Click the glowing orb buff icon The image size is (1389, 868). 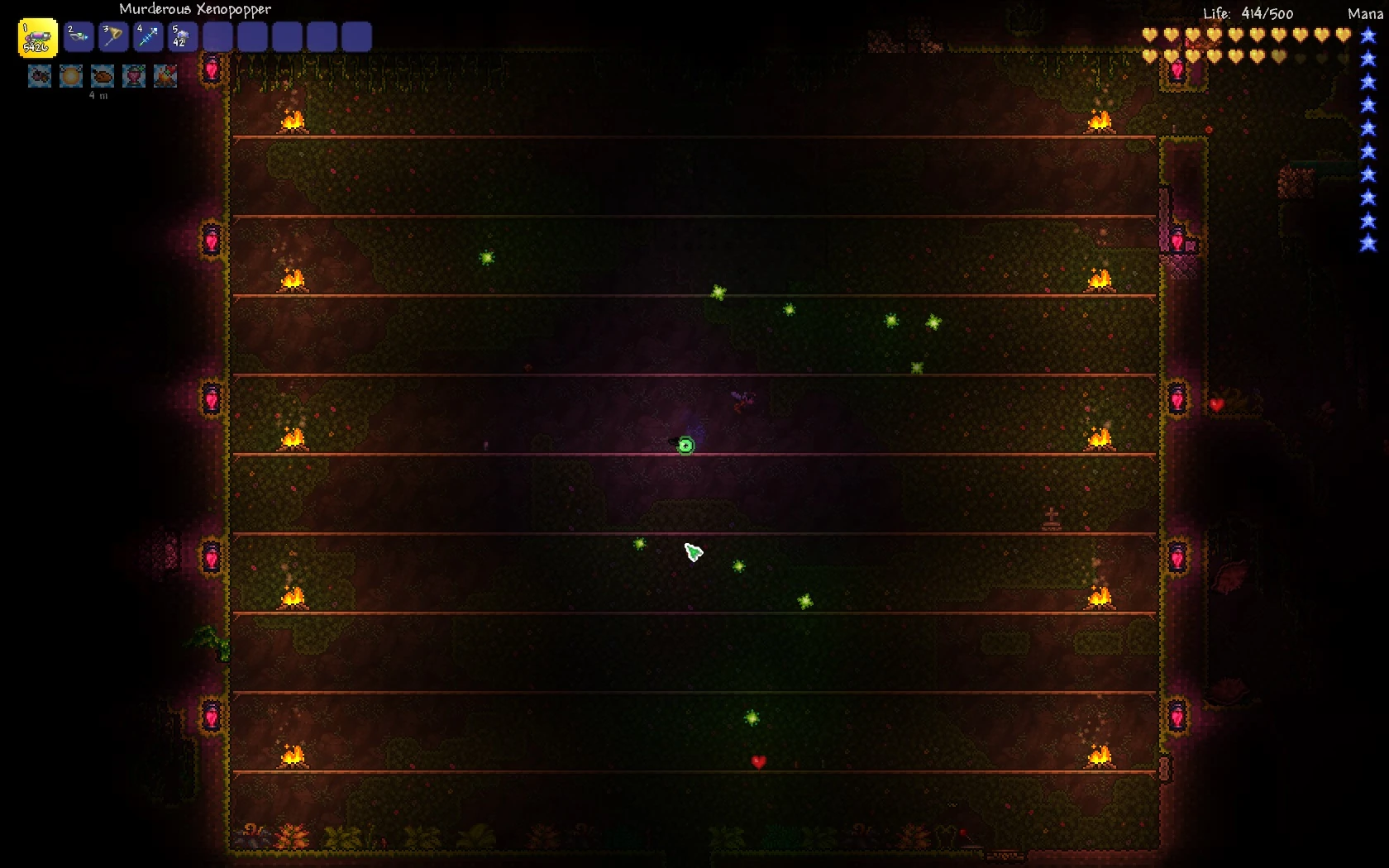point(71,76)
